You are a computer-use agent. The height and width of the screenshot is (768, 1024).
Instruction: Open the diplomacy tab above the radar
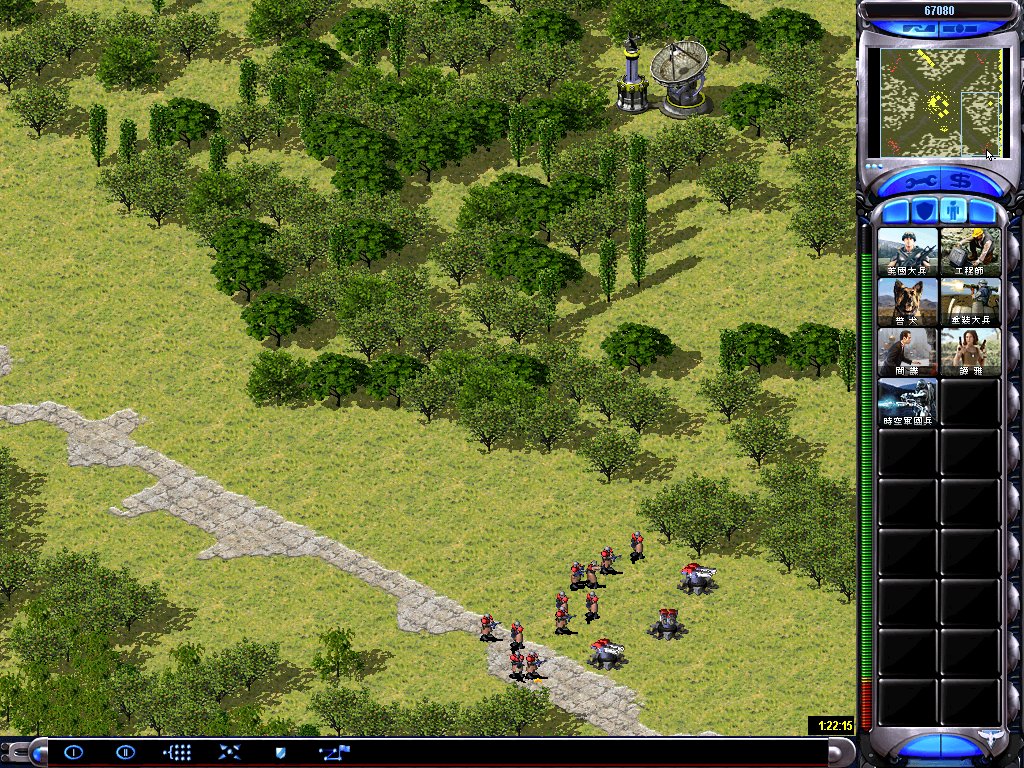point(917,29)
